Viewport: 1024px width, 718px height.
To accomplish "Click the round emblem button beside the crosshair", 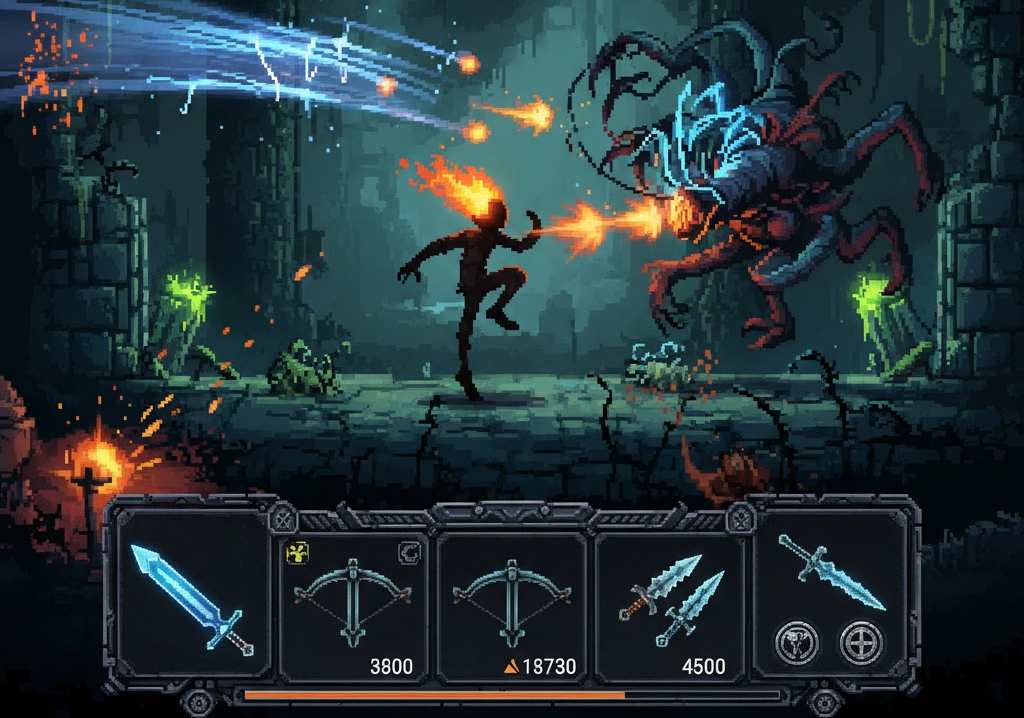I will 797,641.
